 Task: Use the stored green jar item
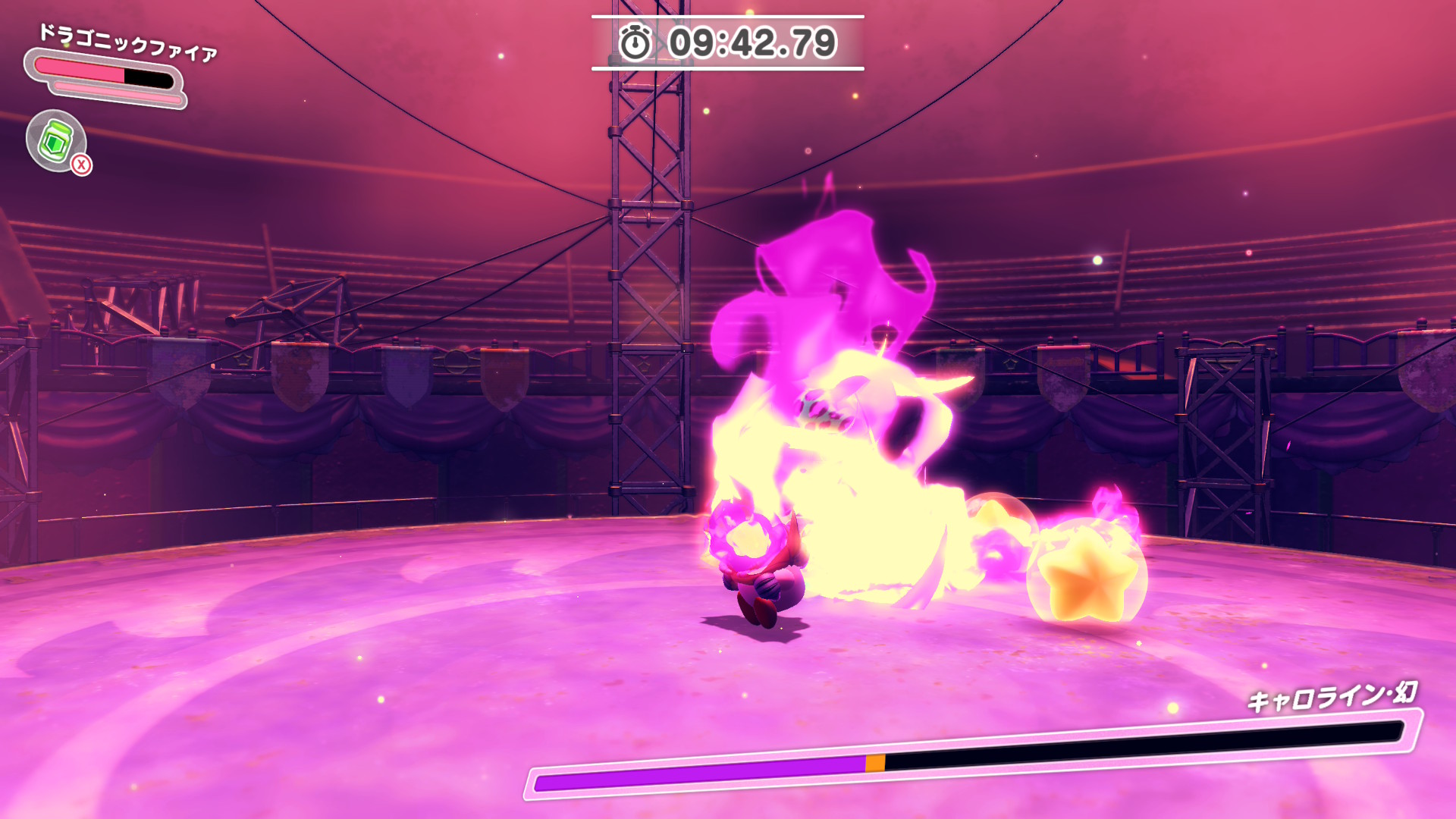point(56,141)
